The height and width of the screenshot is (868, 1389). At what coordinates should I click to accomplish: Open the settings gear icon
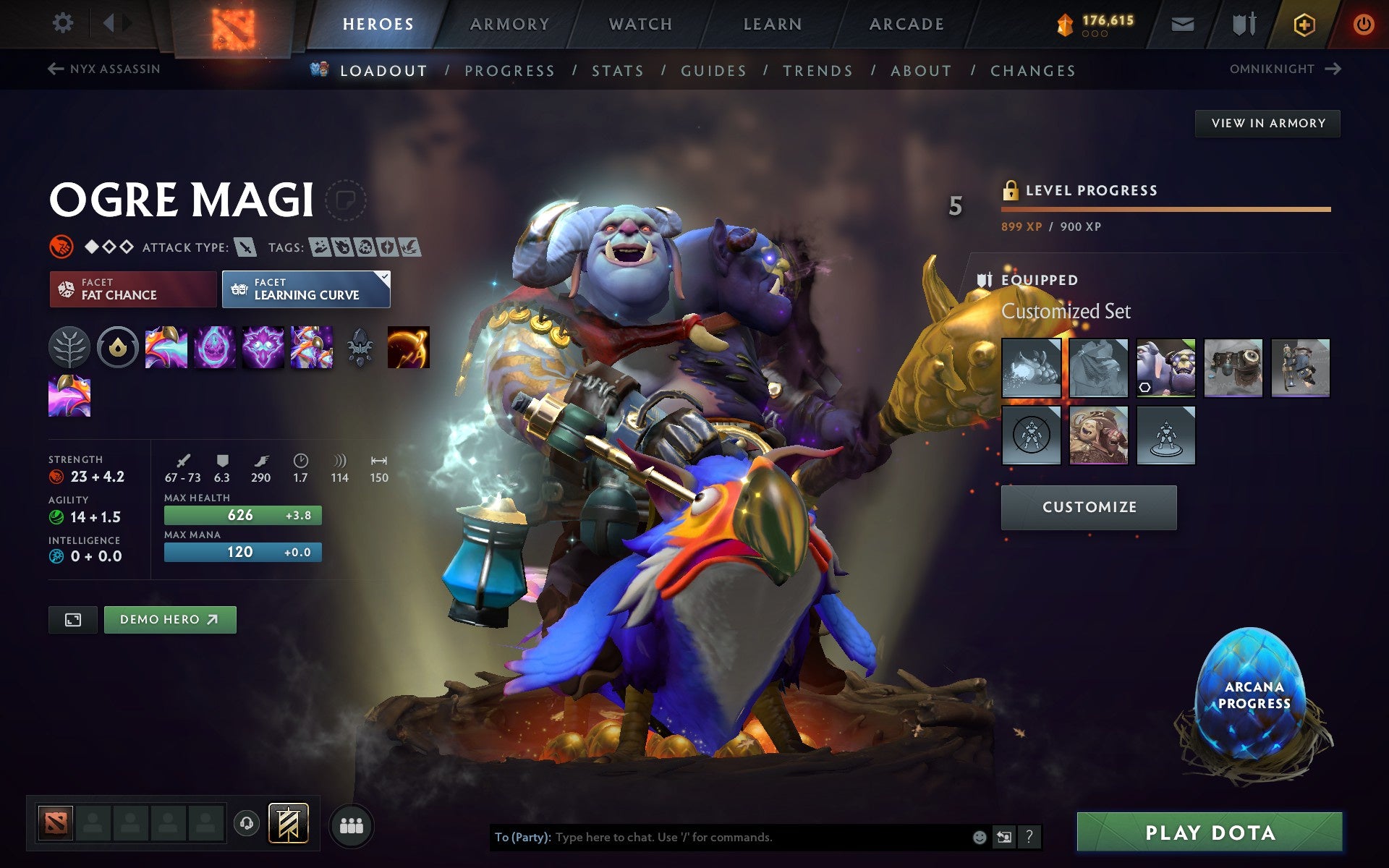tap(64, 23)
